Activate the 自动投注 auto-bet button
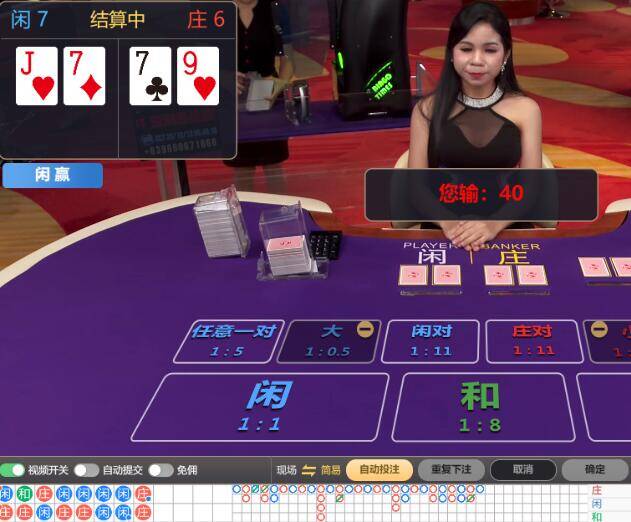The width and height of the screenshot is (631, 522). click(x=379, y=469)
